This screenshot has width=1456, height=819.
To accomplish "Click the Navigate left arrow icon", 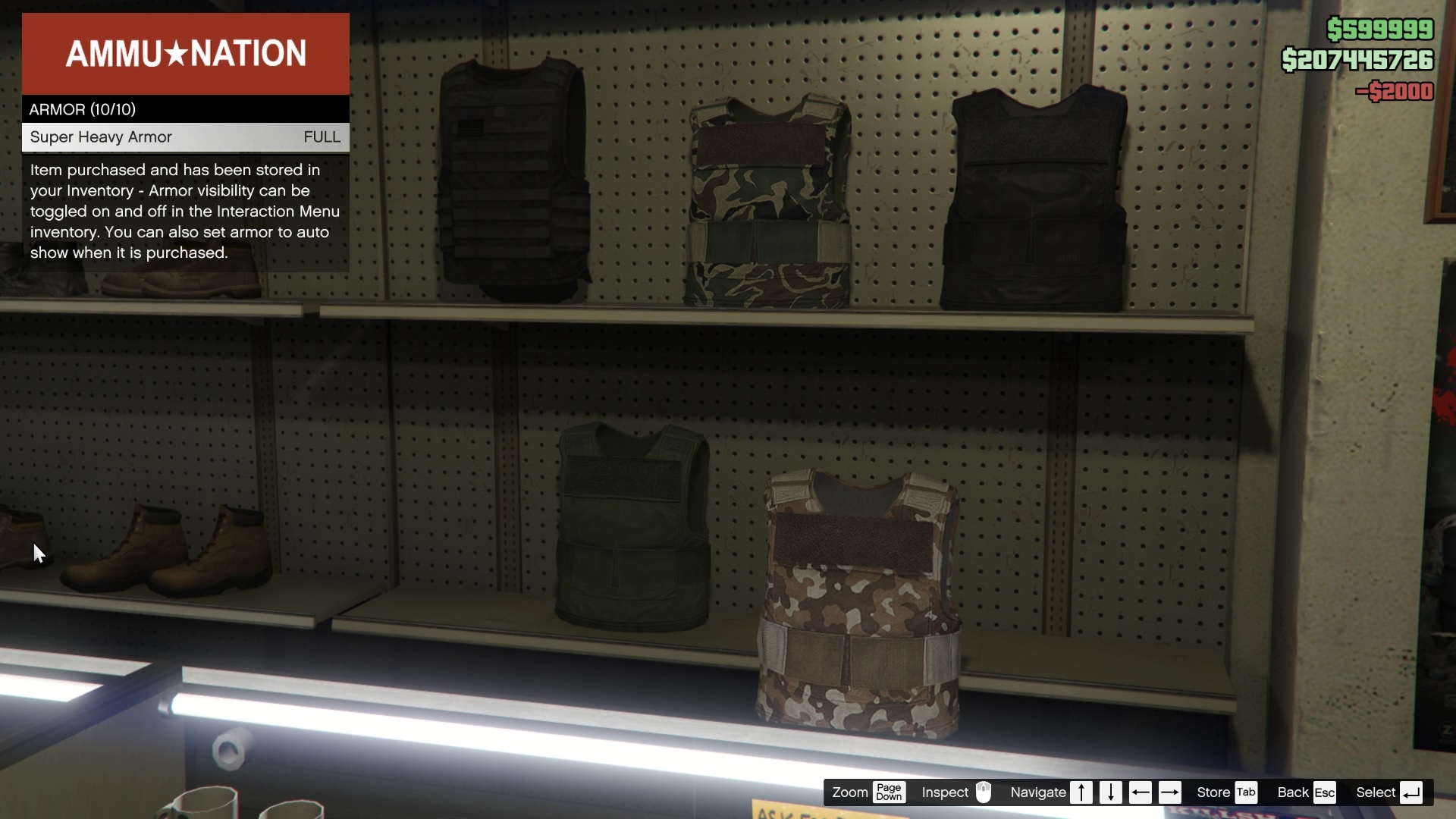I will point(1141,792).
